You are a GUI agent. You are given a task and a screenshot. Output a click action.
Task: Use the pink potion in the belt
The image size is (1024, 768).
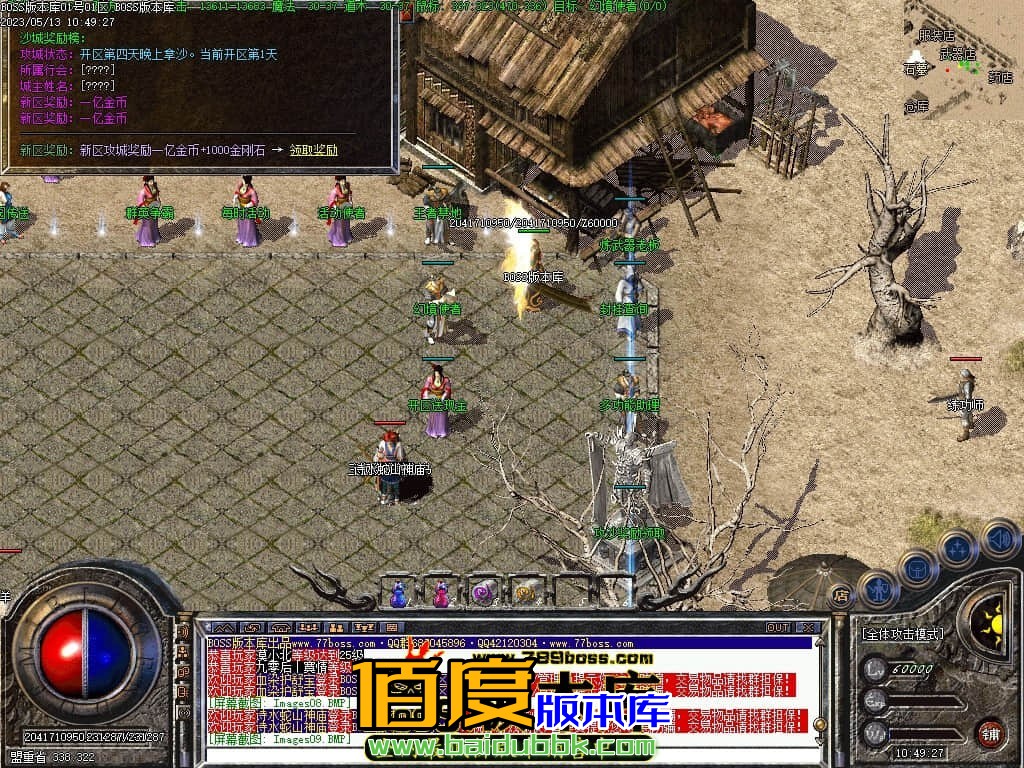pos(441,594)
